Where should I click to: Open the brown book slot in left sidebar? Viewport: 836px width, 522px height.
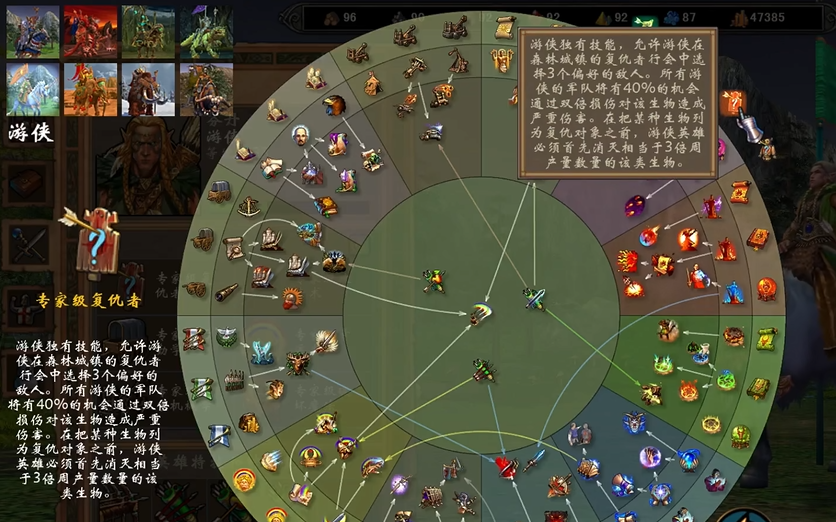(26, 183)
